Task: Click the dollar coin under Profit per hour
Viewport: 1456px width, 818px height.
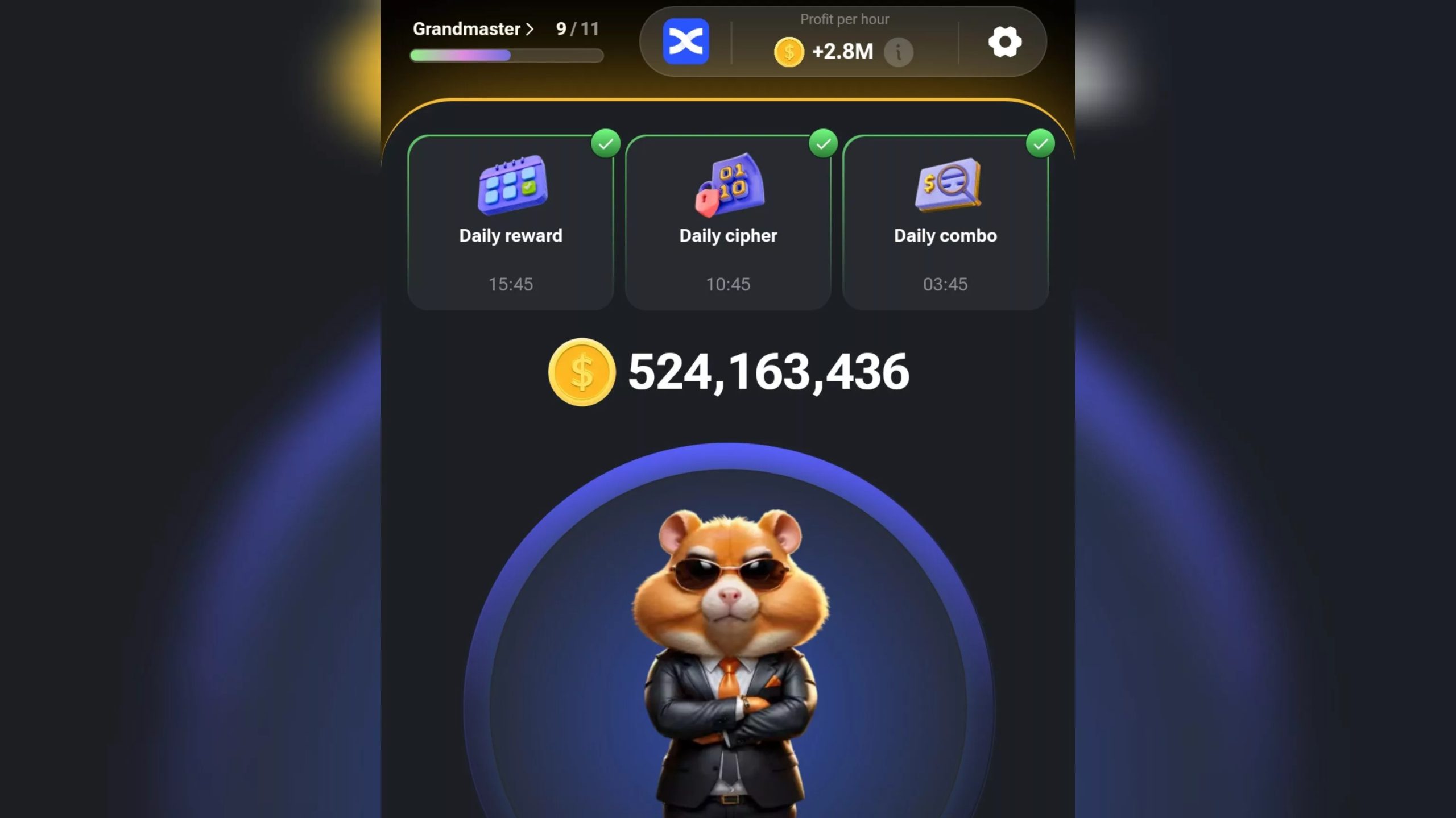Action: 789,52
